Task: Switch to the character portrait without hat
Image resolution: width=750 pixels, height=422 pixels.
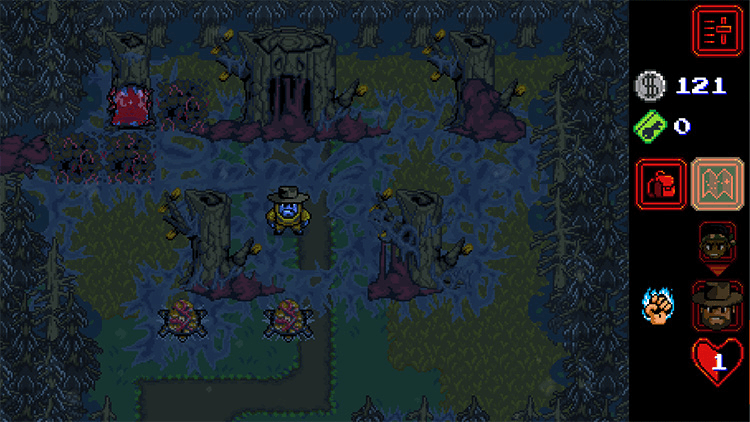Action: tap(717, 243)
